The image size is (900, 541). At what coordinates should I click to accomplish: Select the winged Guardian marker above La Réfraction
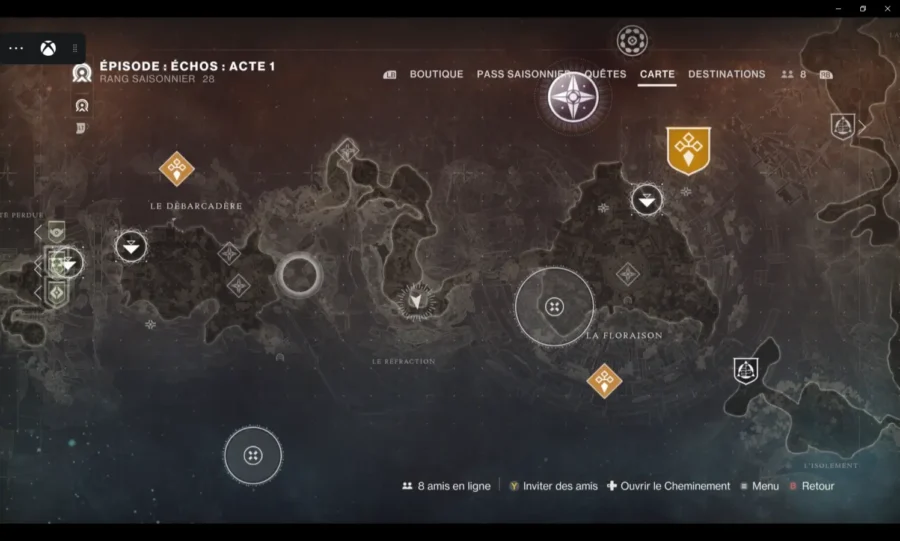(x=415, y=300)
